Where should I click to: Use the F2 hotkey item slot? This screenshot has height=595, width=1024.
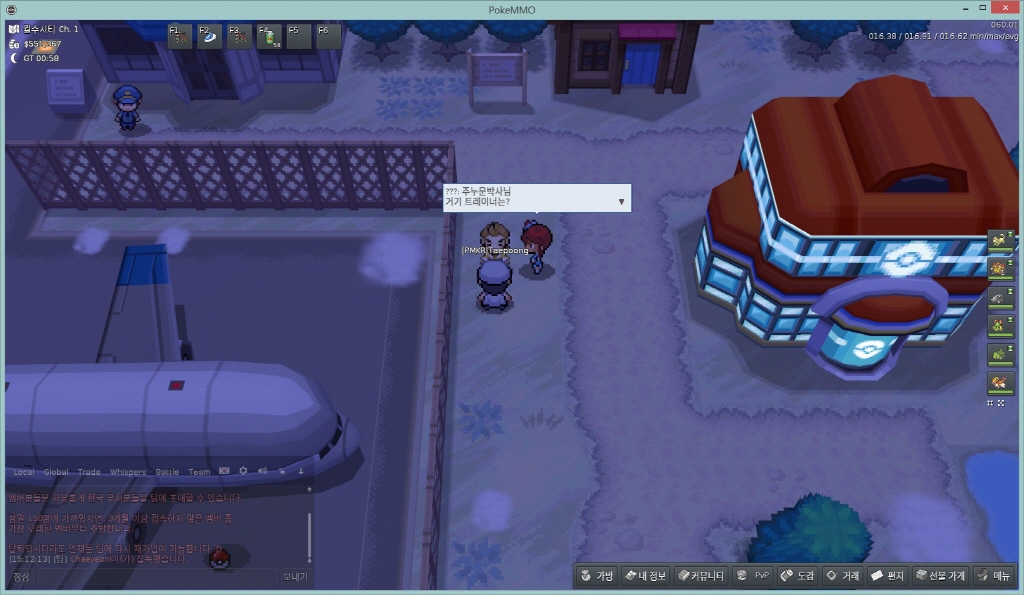tap(209, 37)
